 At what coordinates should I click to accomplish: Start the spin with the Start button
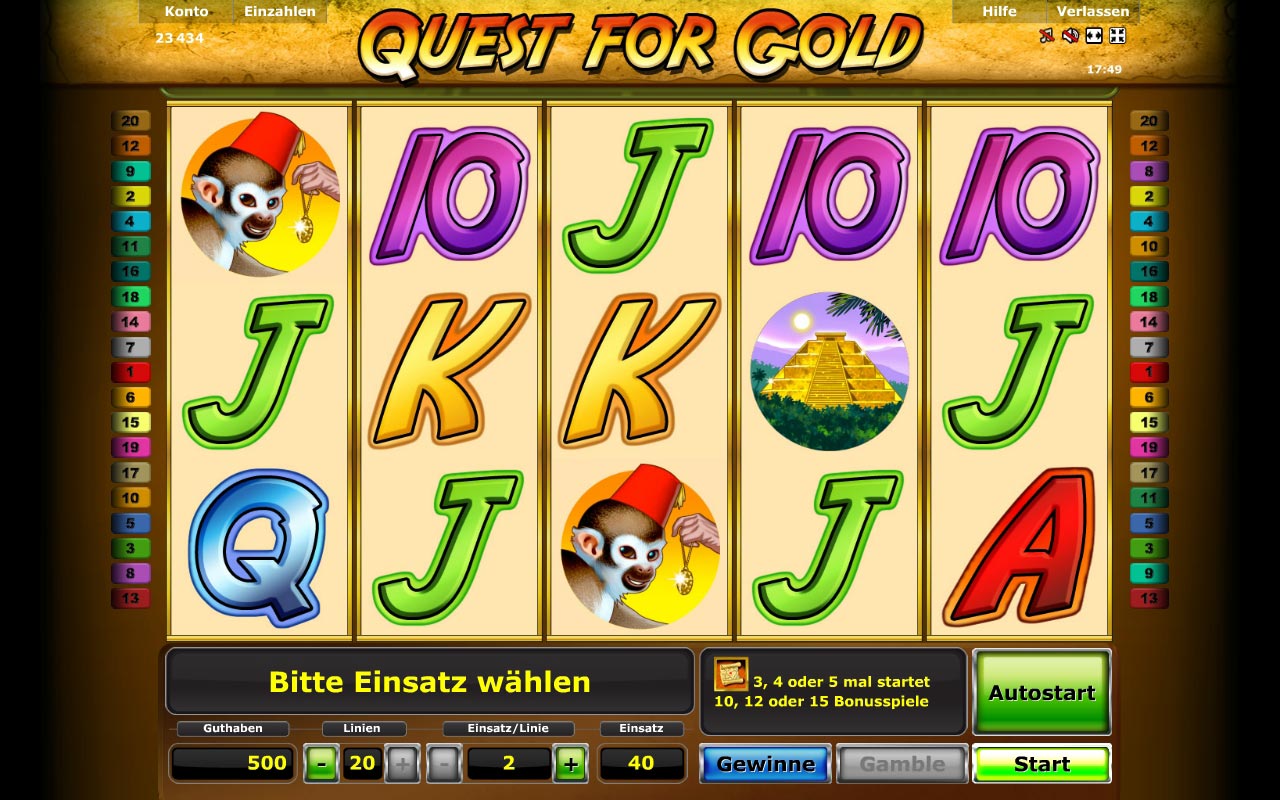pyautogui.click(x=1041, y=764)
